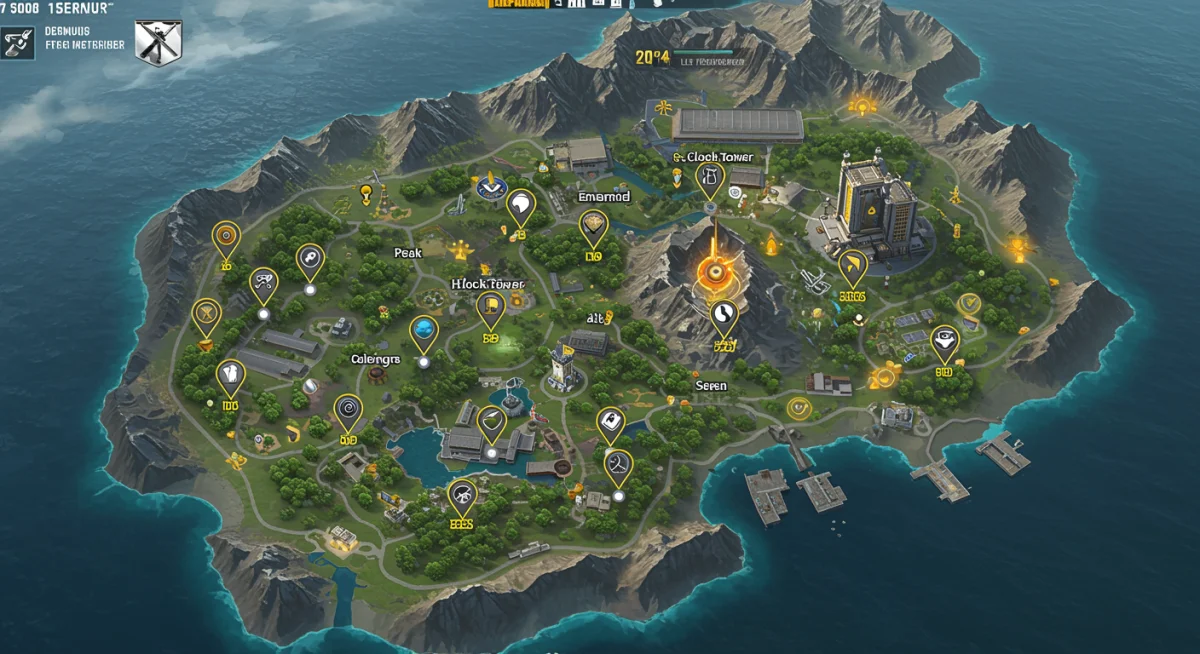This screenshot has width=1200, height=654.
Task: Choose the blue globe map pin
Action: [x=424, y=331]
